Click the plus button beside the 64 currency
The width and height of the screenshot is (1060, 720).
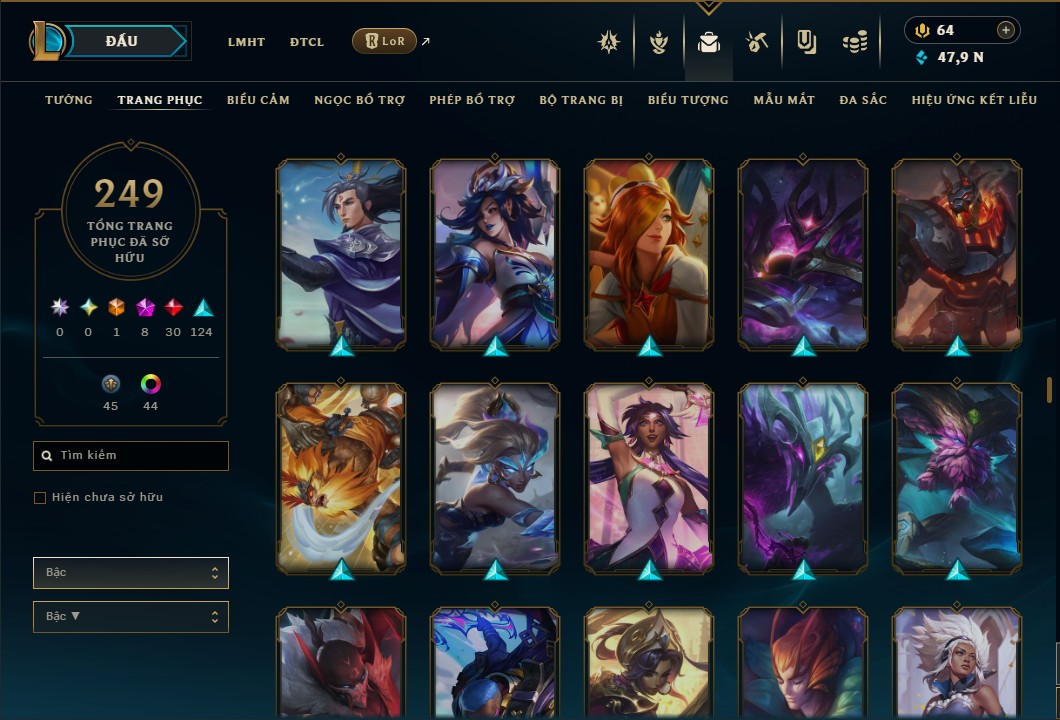[x=1006, y=30]
